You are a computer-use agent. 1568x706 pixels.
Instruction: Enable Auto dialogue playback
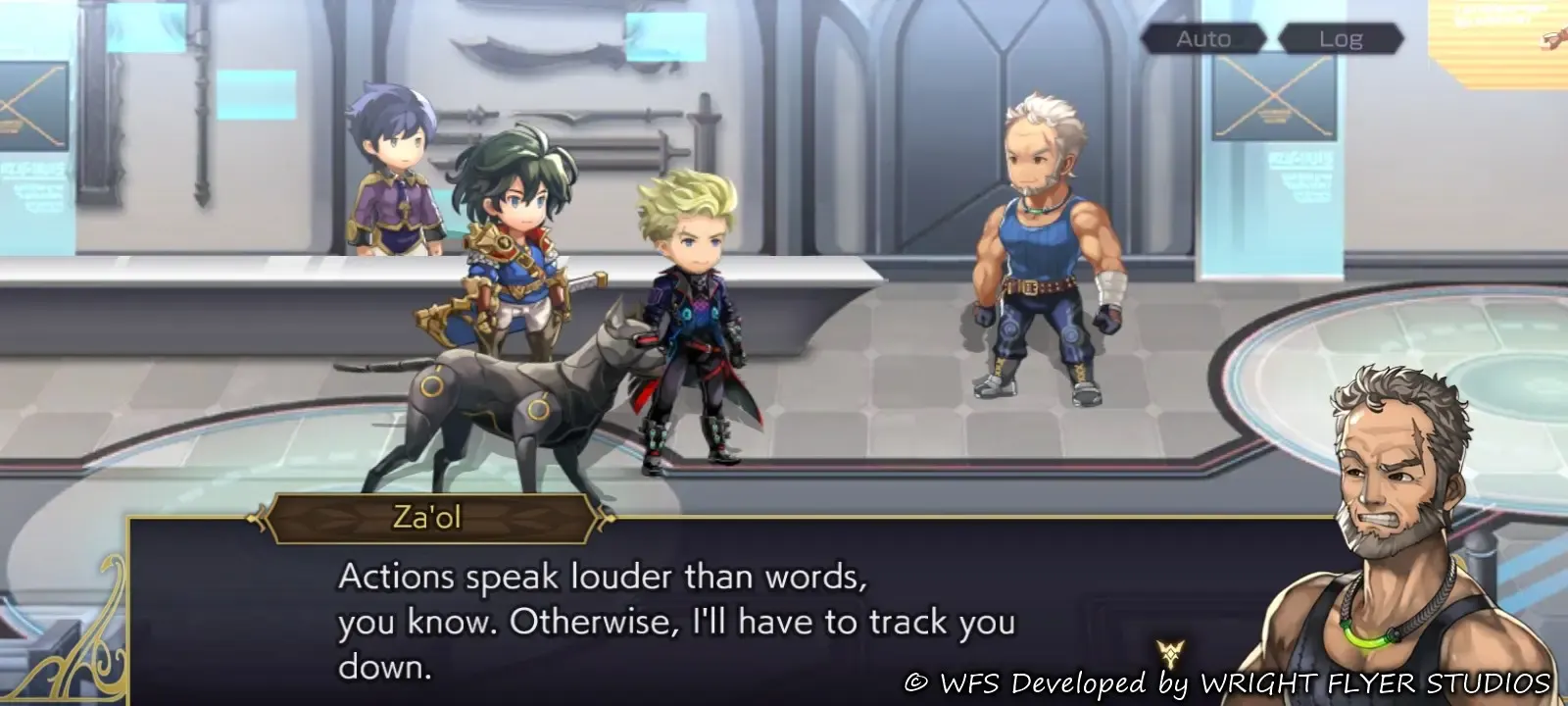pyautogui.click(x=1202, y=39)
